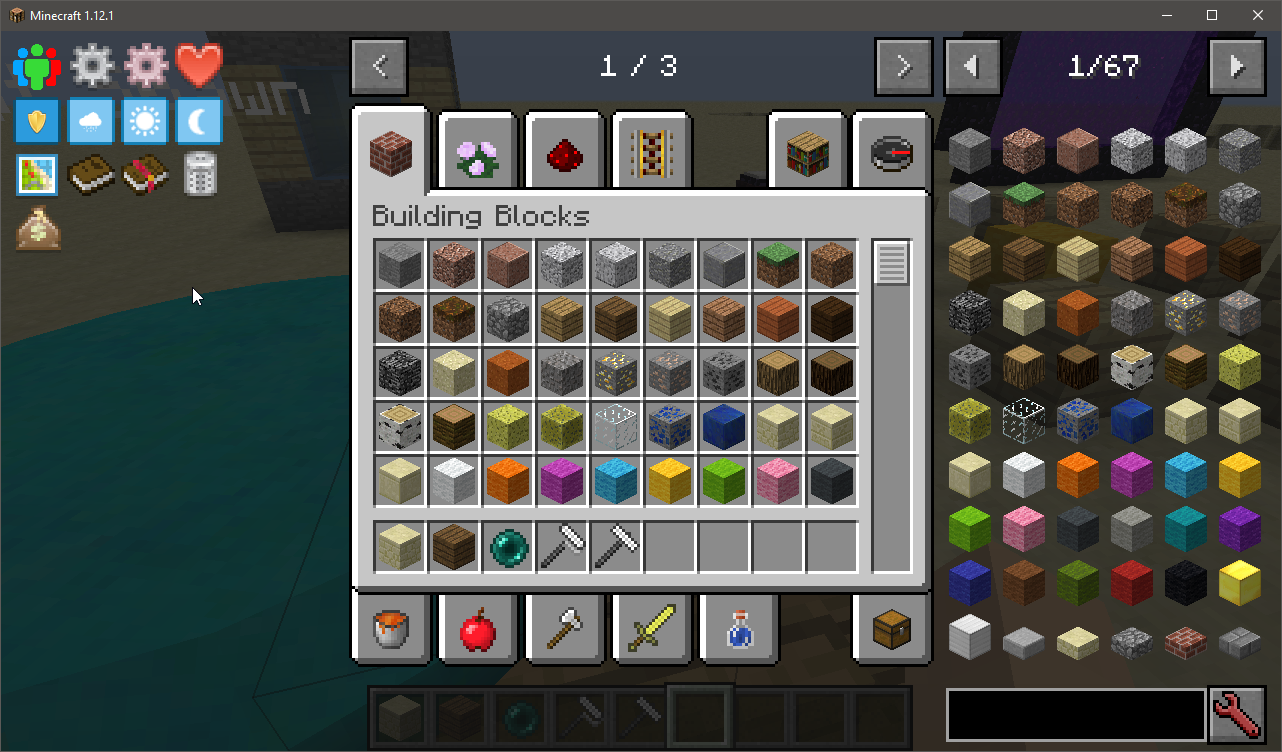Screen dimensions: 1282x752
Task: Open the chest Survival Inventory tab
Action: (x=892, y=630)
